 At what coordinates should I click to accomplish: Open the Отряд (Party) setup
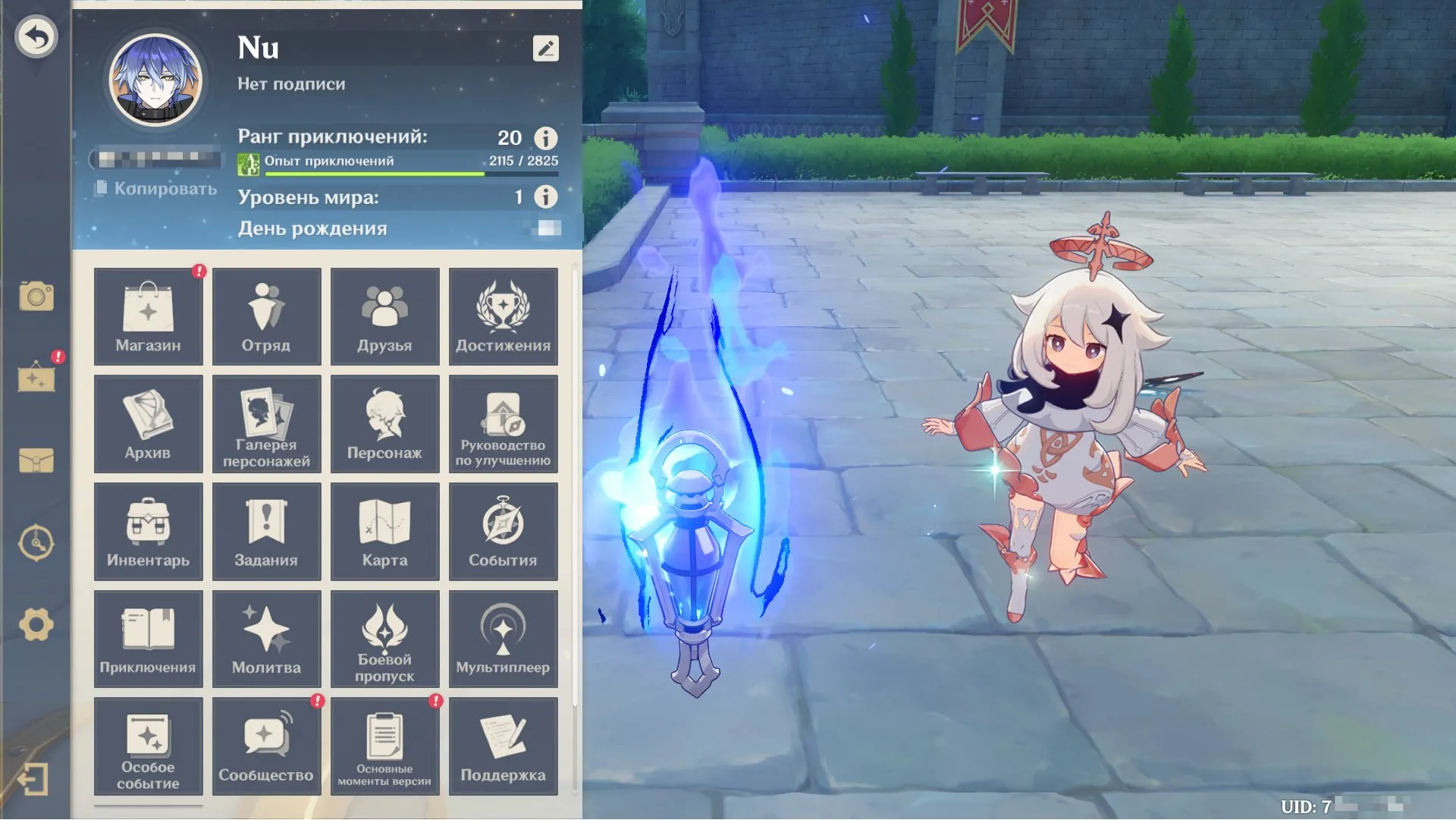pyautogui.click(x=266, y=316)
